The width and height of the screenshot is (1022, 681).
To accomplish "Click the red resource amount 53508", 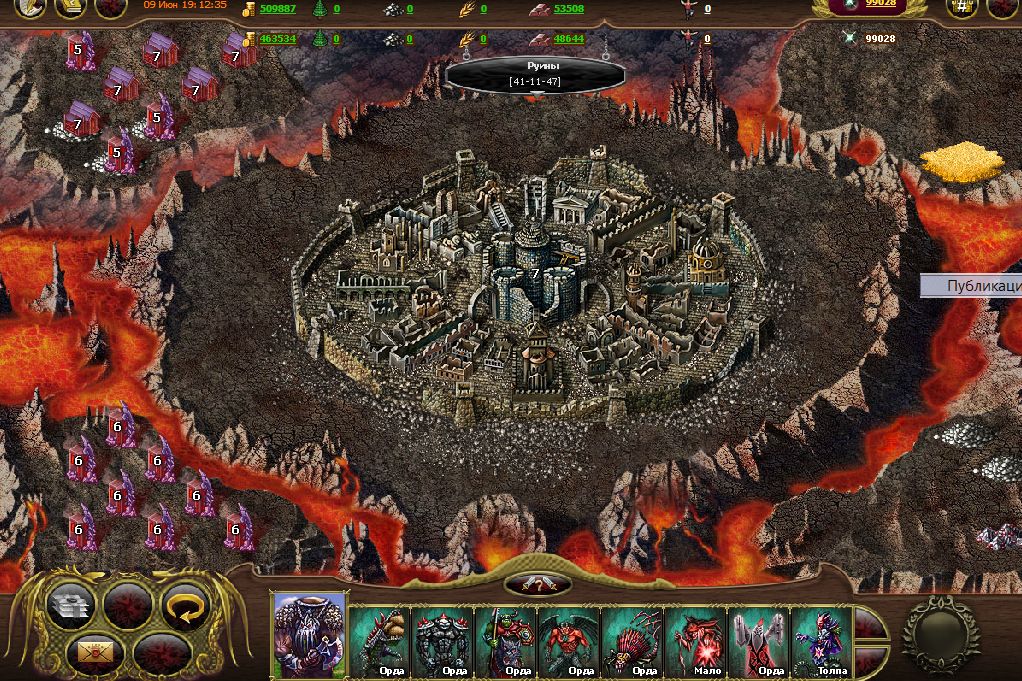I will tap(568, 9).
